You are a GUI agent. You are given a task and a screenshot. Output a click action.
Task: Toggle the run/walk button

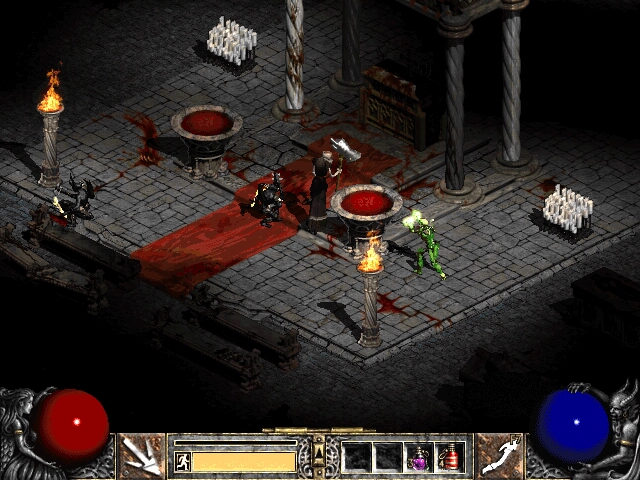[x=183, y=461]
